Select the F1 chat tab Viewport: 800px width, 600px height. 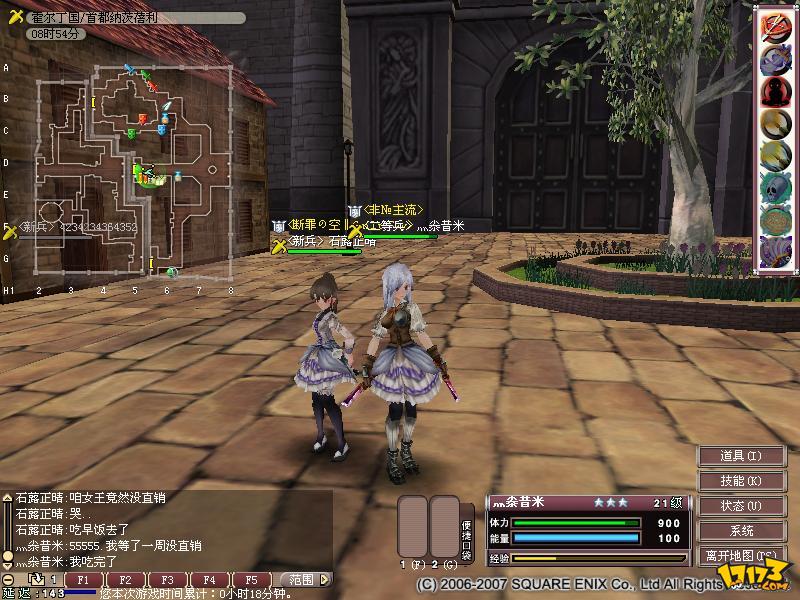83,579
